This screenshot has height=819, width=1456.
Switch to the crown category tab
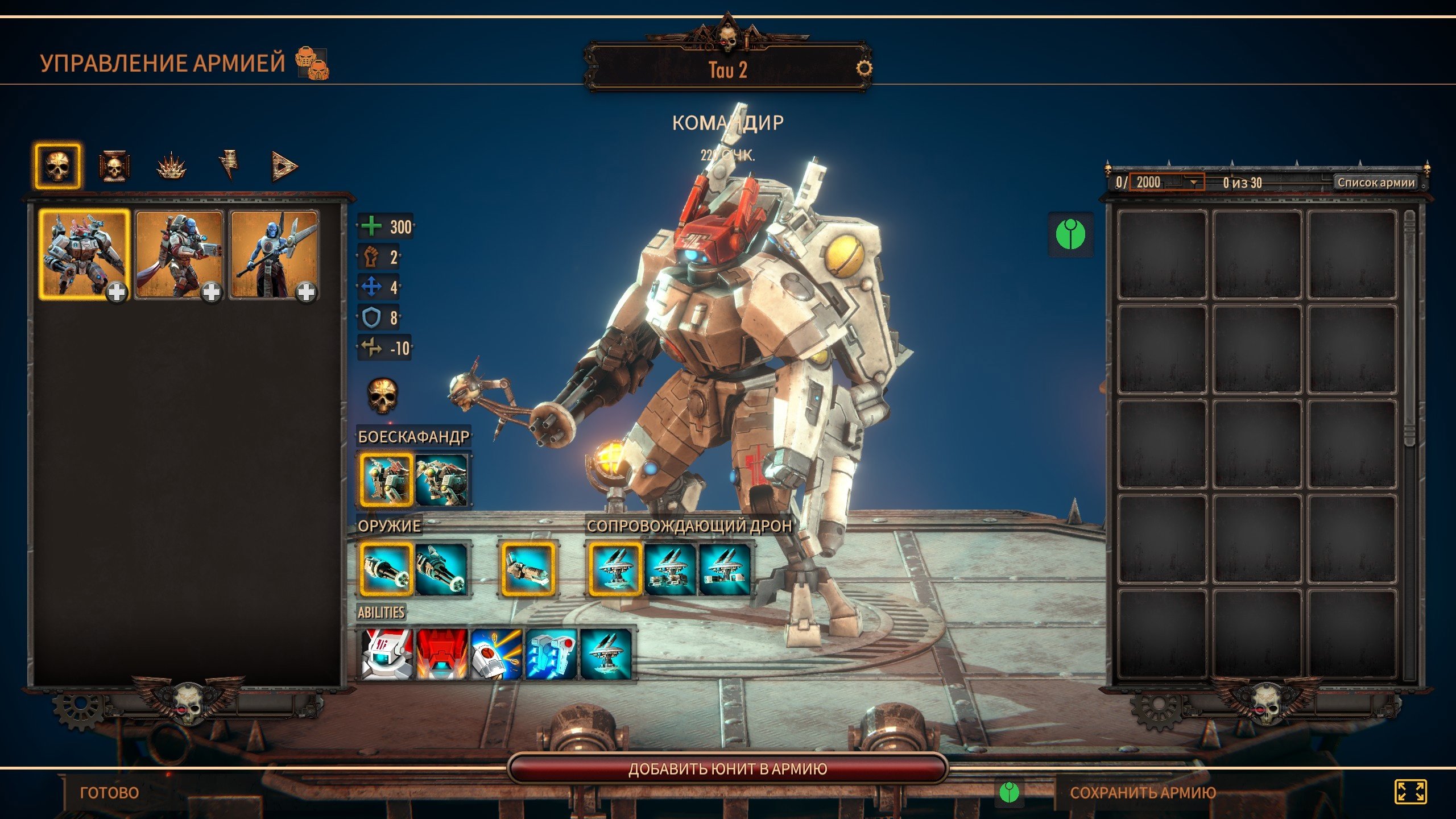[171, 167]
